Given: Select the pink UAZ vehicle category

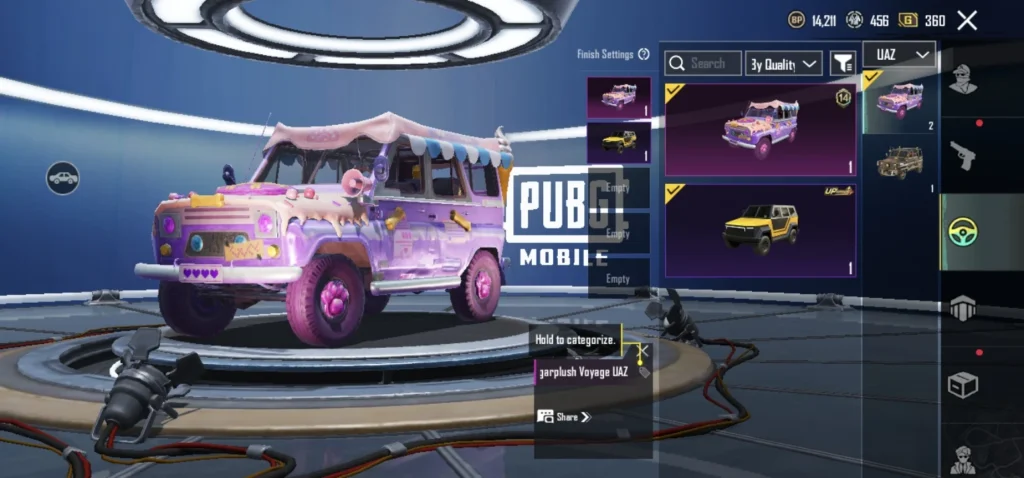Looking at the screenshot, I should (x=900, y=101).
